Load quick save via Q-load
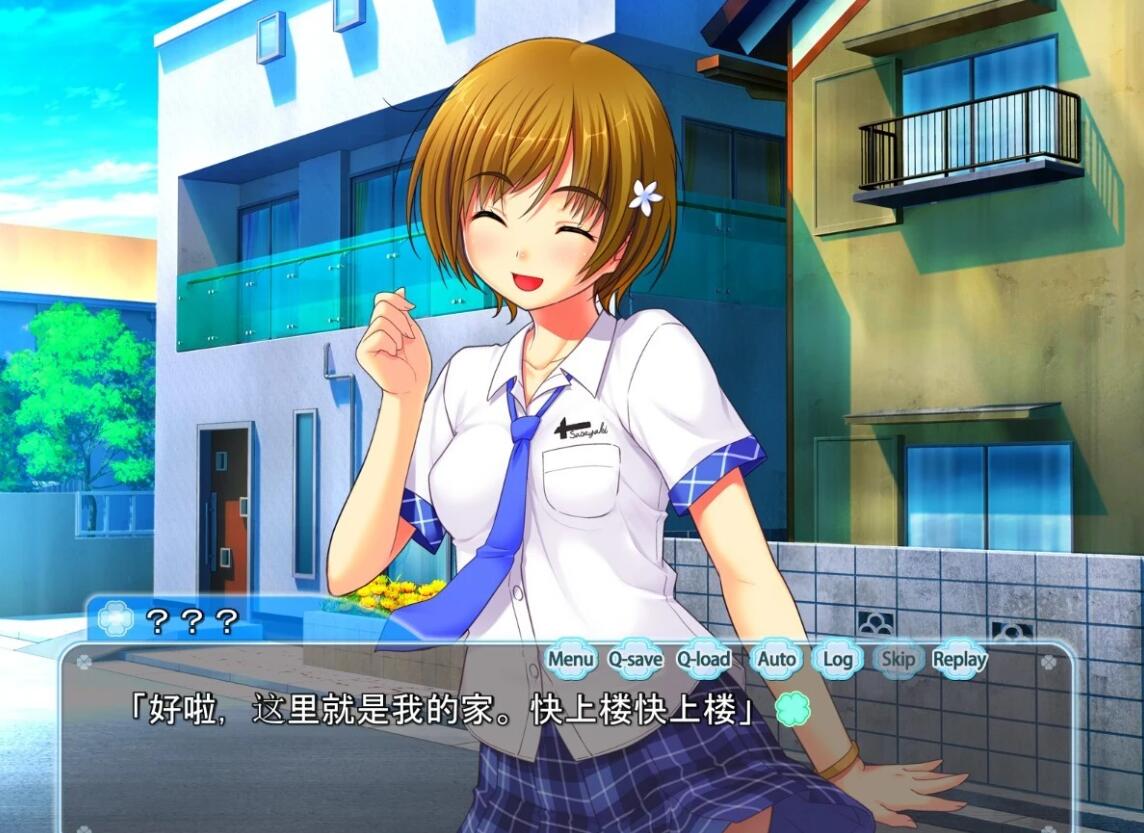This screenshot has height=833, width=1144. (x=704, y=659)
